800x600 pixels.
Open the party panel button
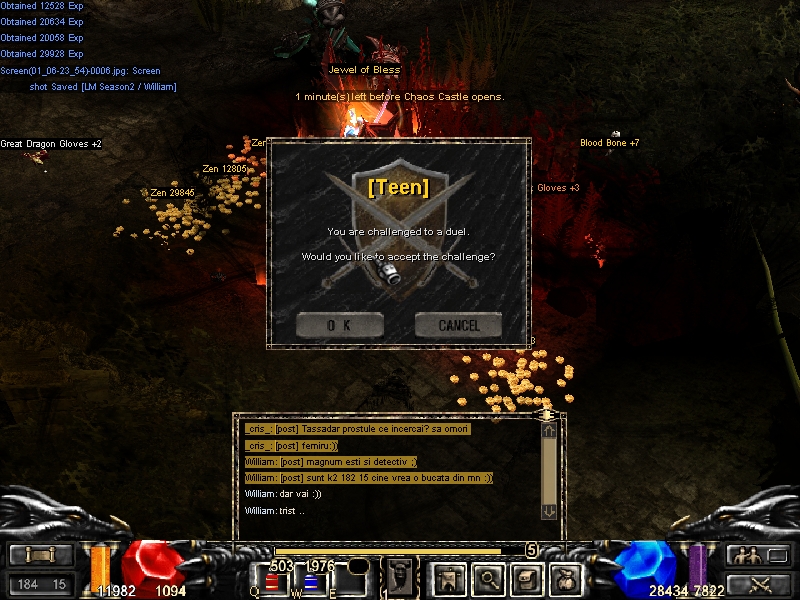click(x=759, y=555)
